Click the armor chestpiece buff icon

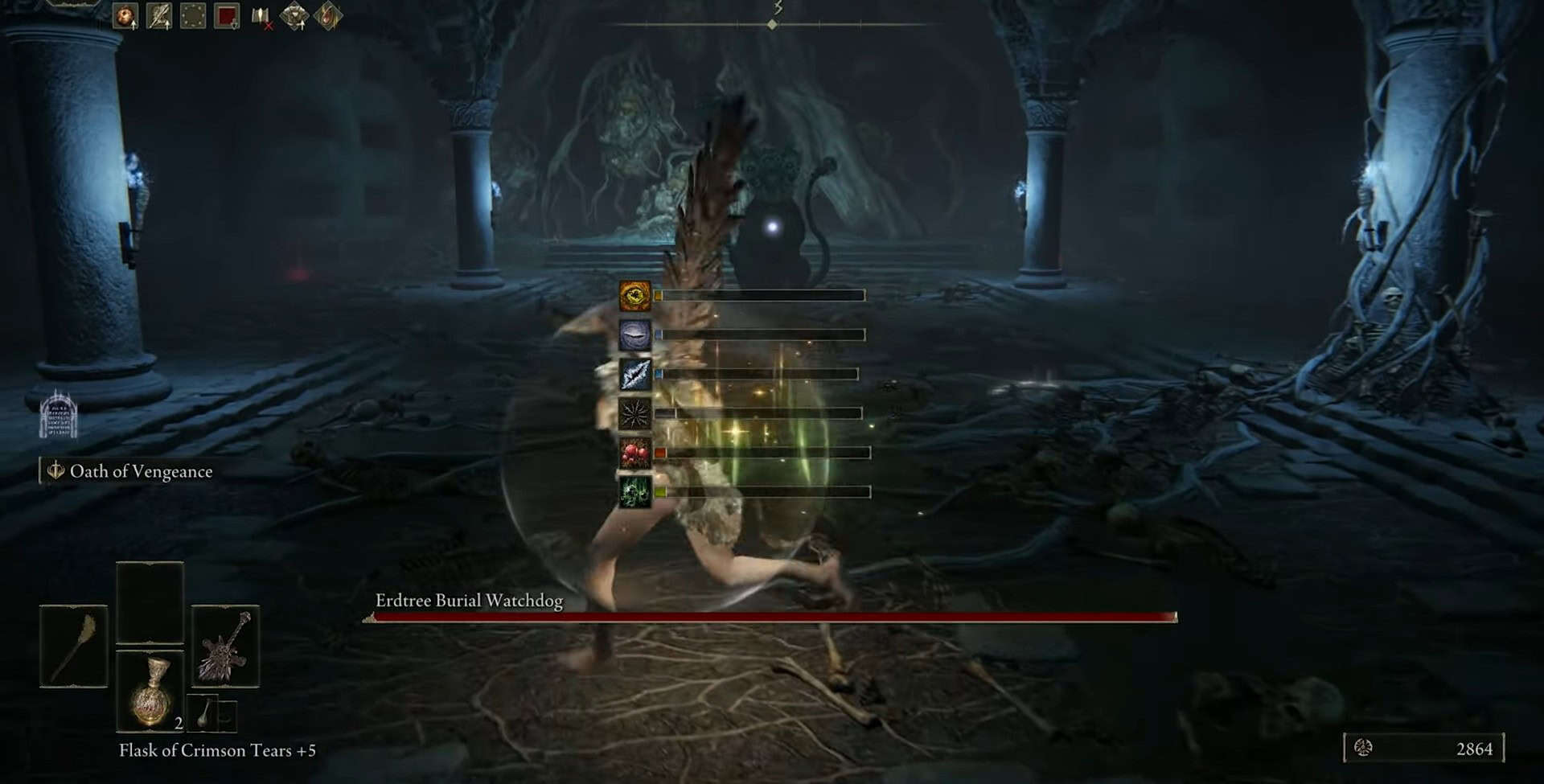[294, 16]
